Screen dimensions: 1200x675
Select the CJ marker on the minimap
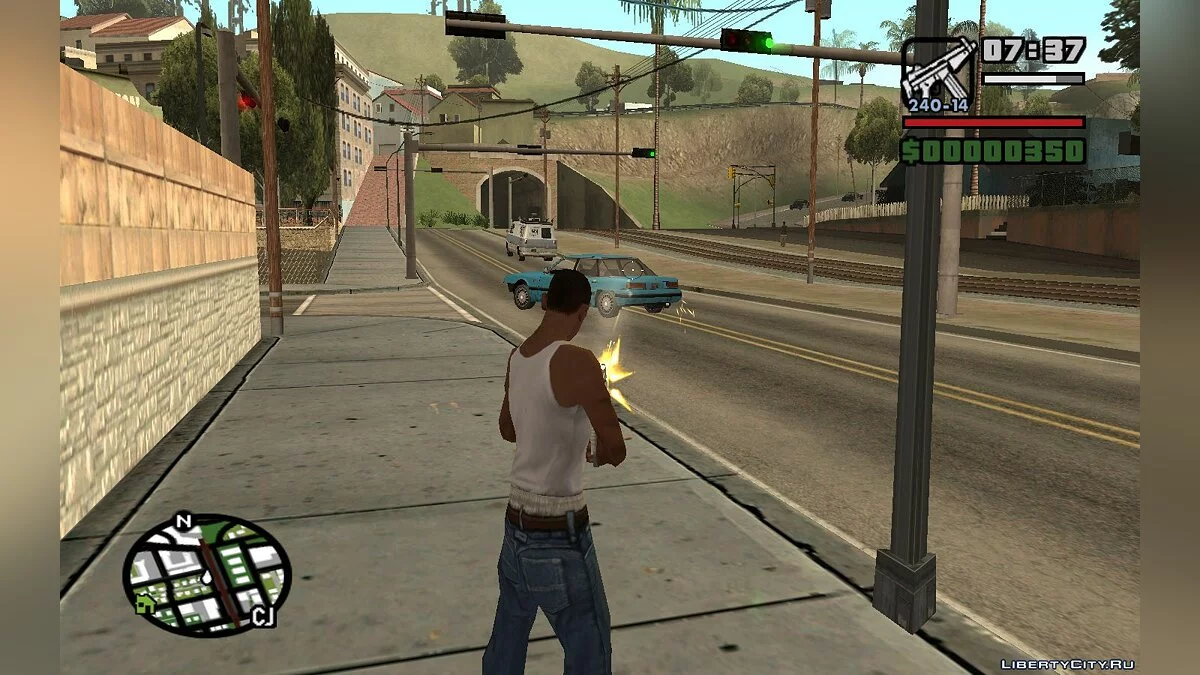tap(263, 617)
